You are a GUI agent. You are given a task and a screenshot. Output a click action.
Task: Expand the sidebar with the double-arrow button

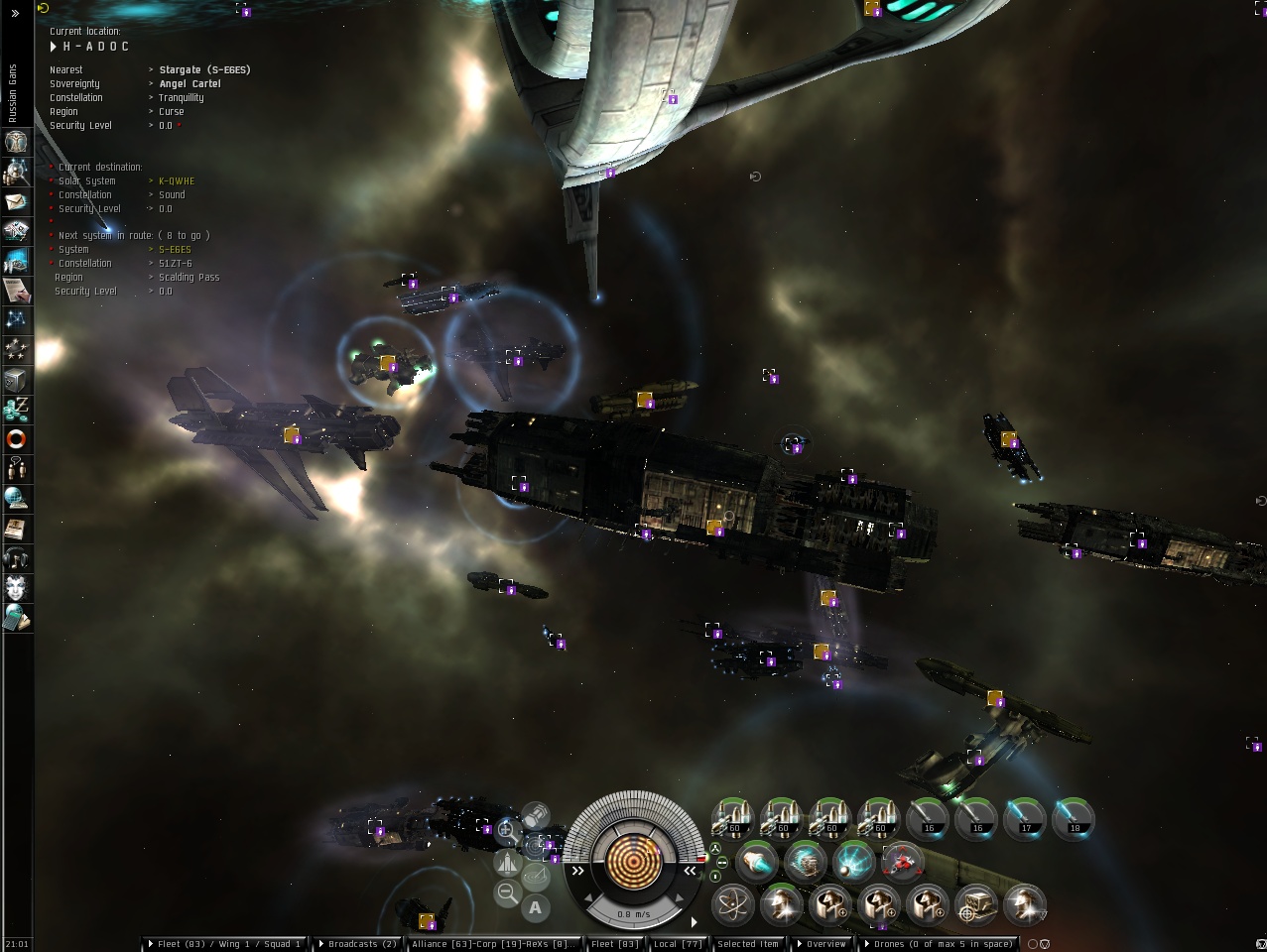(15, 14)
